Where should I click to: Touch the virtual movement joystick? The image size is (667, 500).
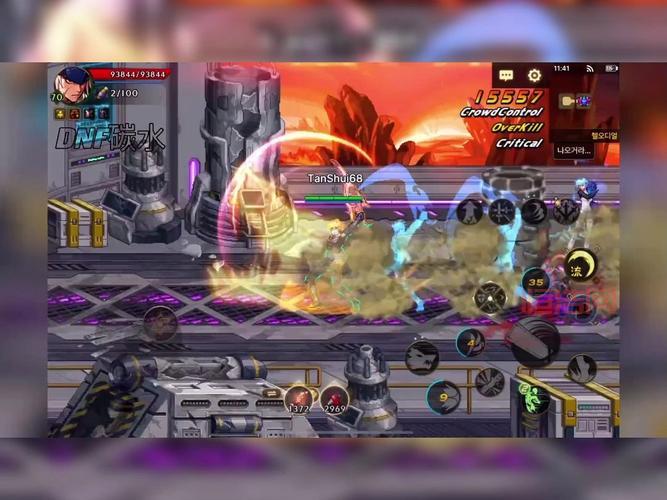tap(159, 323)
